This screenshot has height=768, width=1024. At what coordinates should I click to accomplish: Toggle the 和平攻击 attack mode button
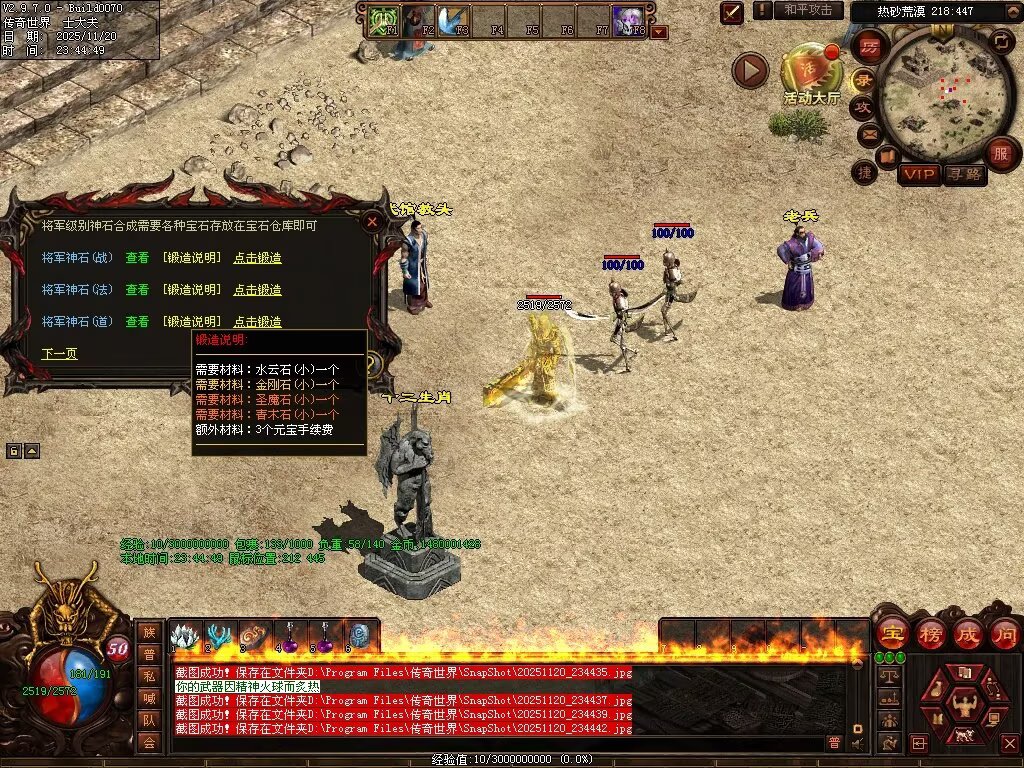click(x=808, y=10)
